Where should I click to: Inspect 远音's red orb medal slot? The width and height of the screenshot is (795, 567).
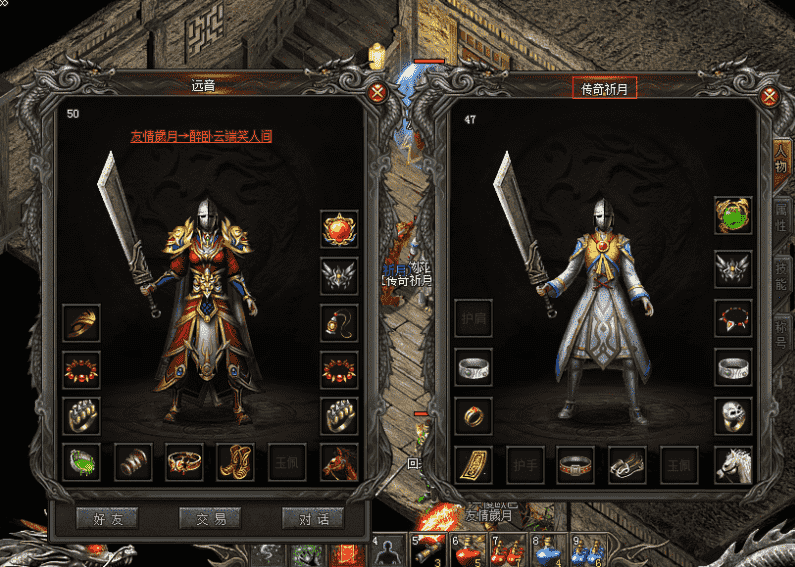[339, 229]
